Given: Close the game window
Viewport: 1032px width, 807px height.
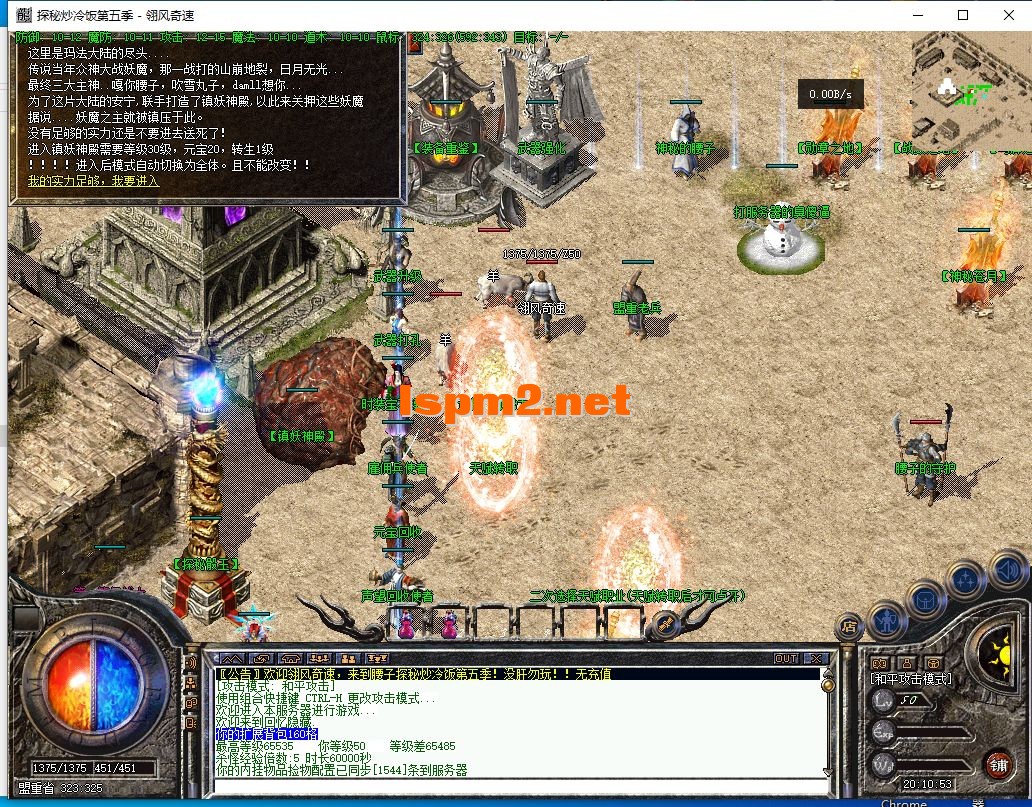Looking at the screenshot, I should 1007,15.
